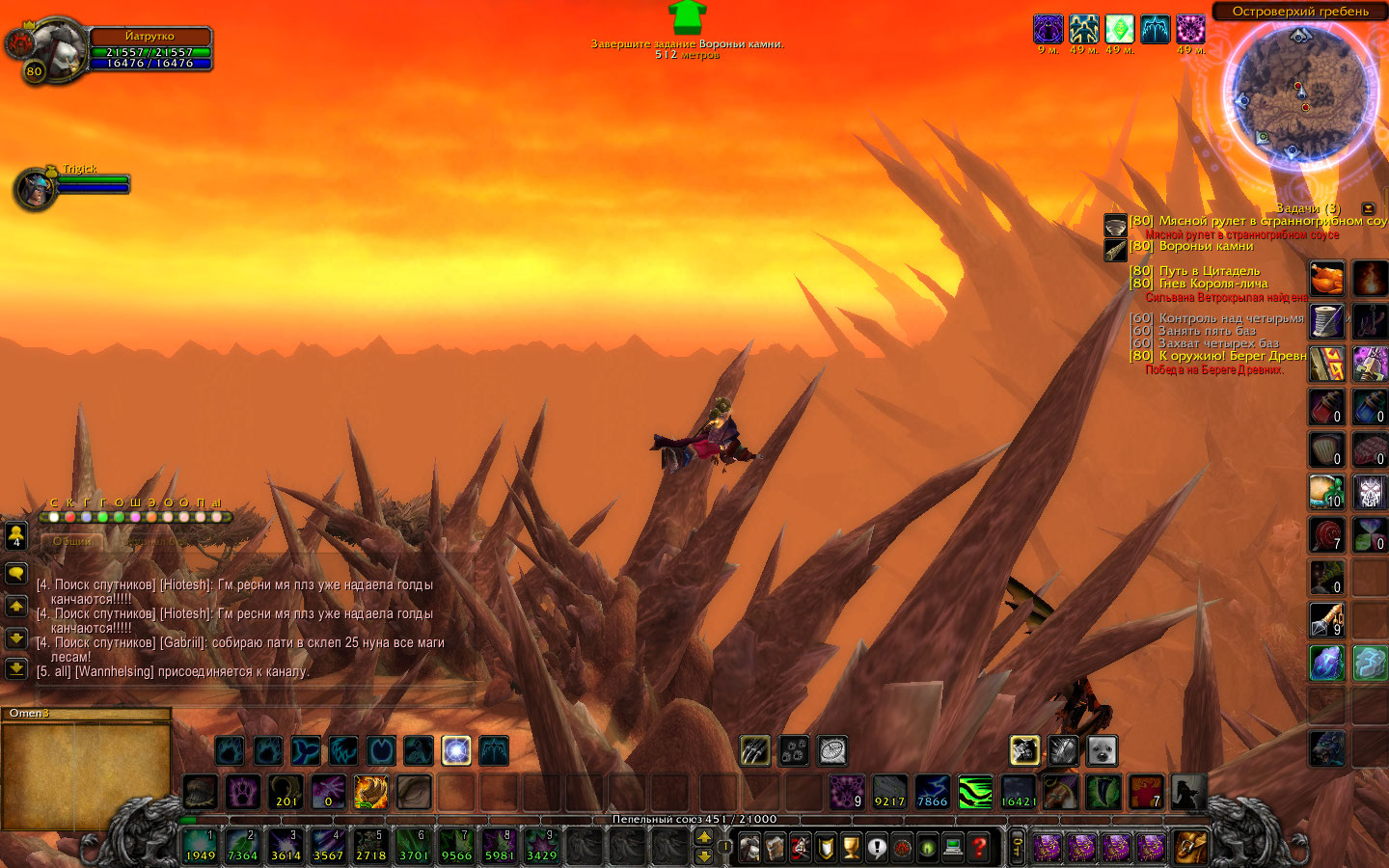Image resolution: width=1389 pixels, height=868 pixels.
Task: Activate the green tiger-stripe ability icon
Action: 975,793
